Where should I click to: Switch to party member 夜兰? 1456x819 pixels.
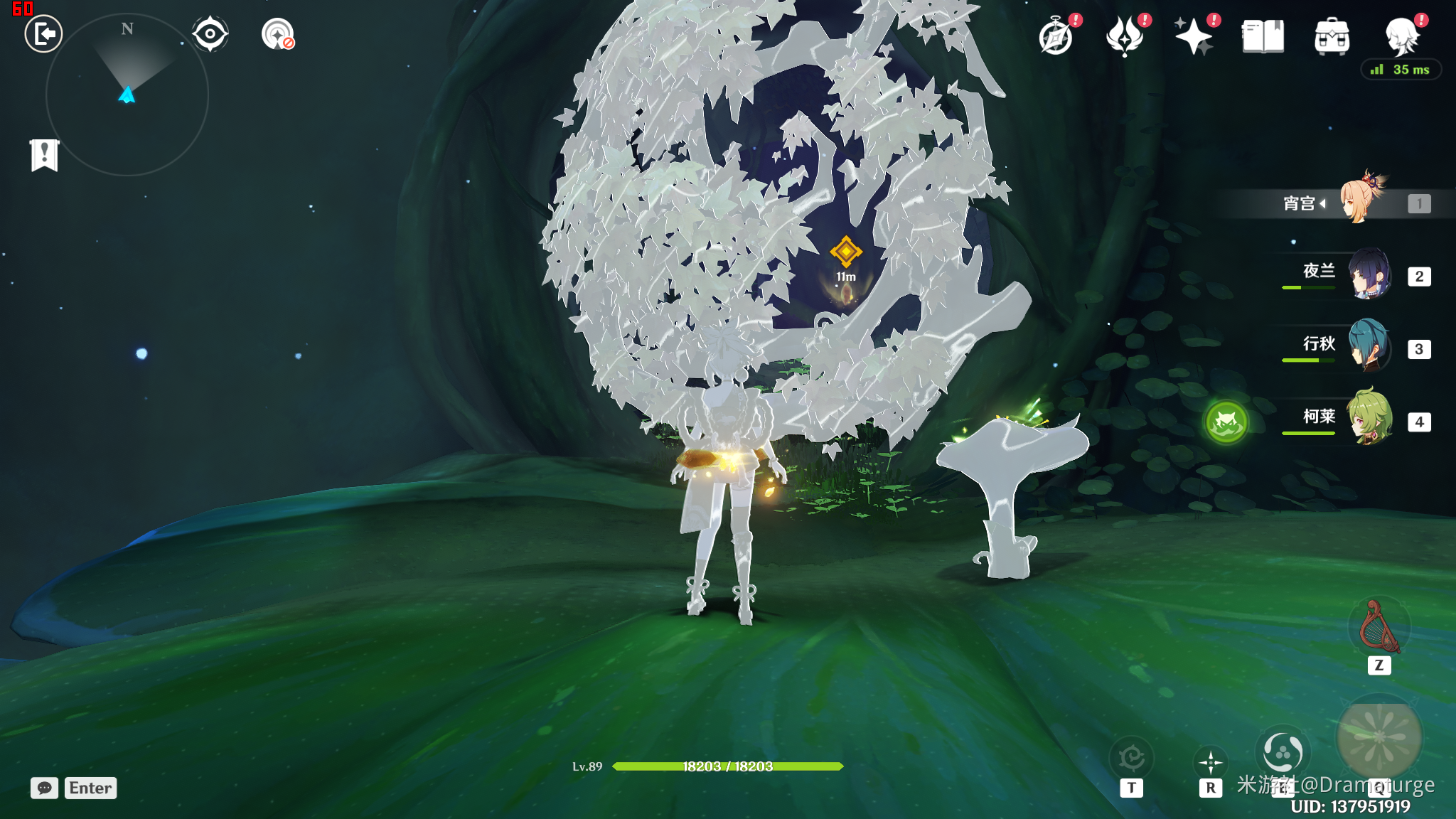(x=1368, y=274)
